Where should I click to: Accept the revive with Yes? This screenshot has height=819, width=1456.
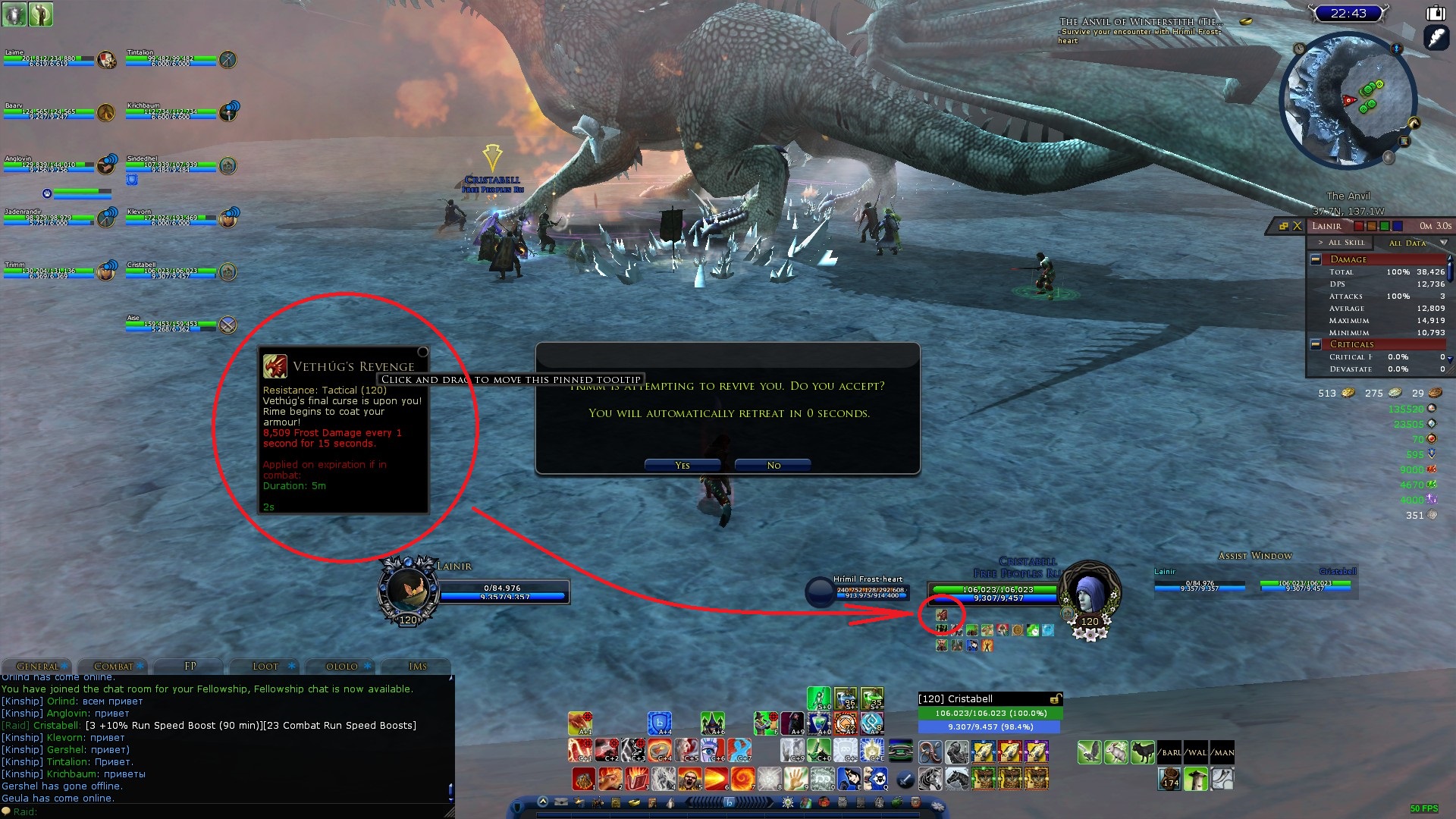[x=682, y=465]
